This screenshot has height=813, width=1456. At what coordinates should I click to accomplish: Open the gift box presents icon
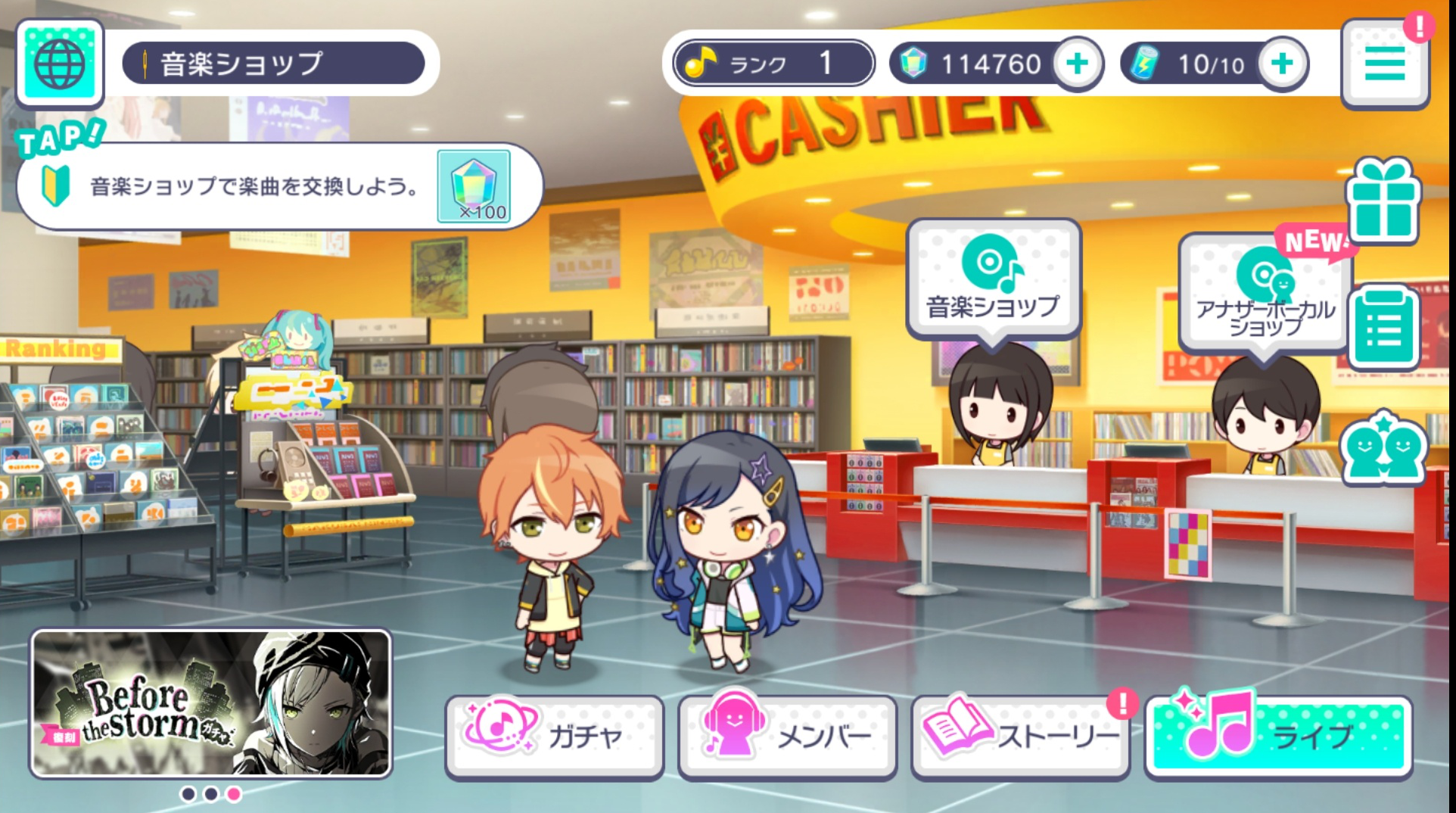(1383, 201)
